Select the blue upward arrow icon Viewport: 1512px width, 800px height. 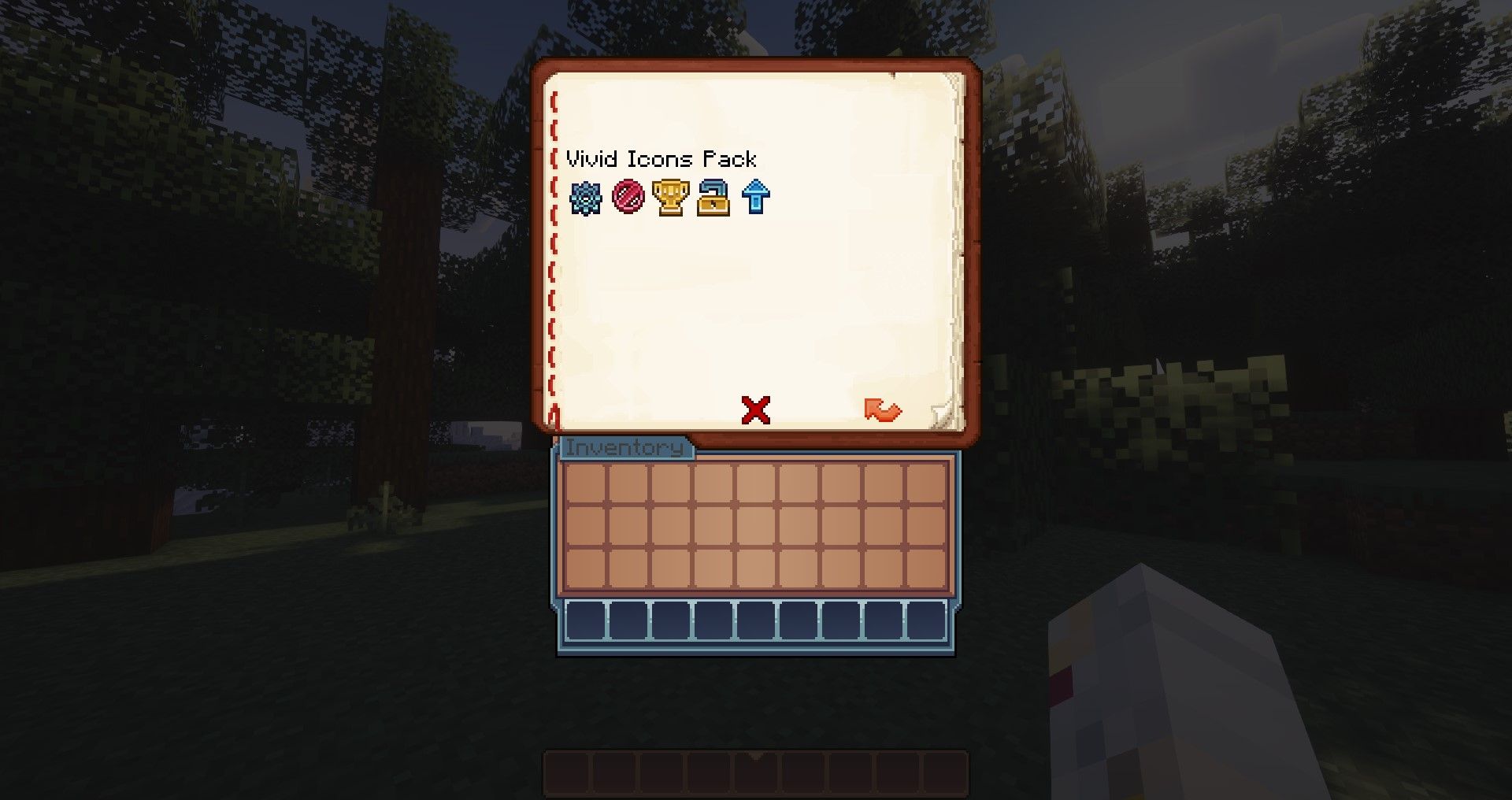tap(754, 198)
